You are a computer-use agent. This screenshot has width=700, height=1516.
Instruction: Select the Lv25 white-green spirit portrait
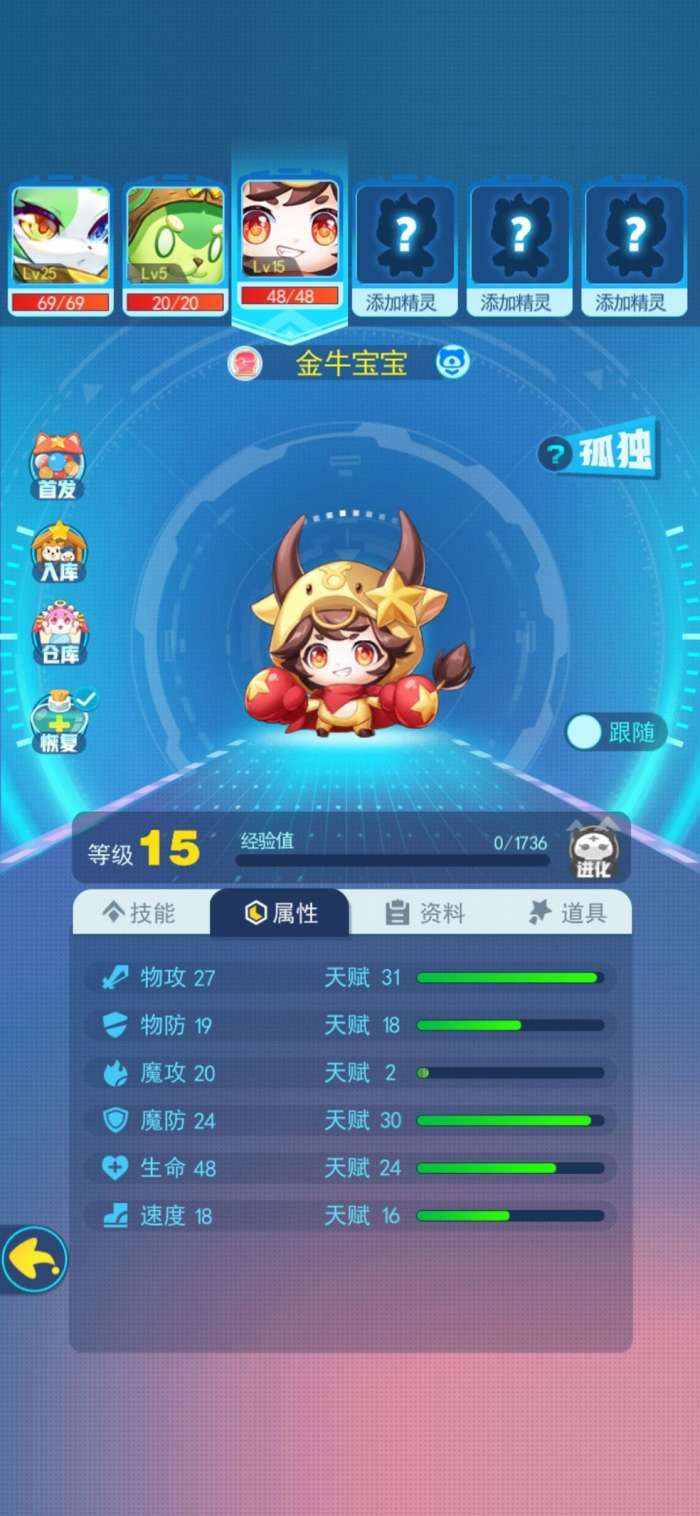(60, 236)
